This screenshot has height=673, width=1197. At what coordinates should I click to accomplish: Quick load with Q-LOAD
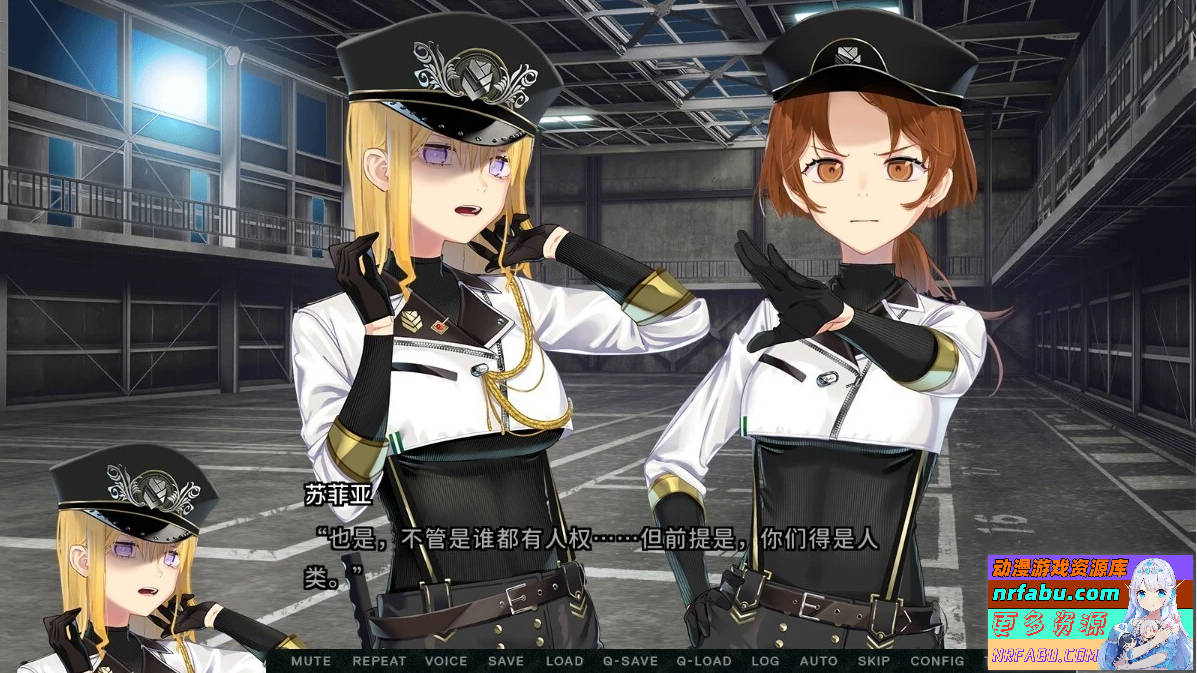coord(704,661)
